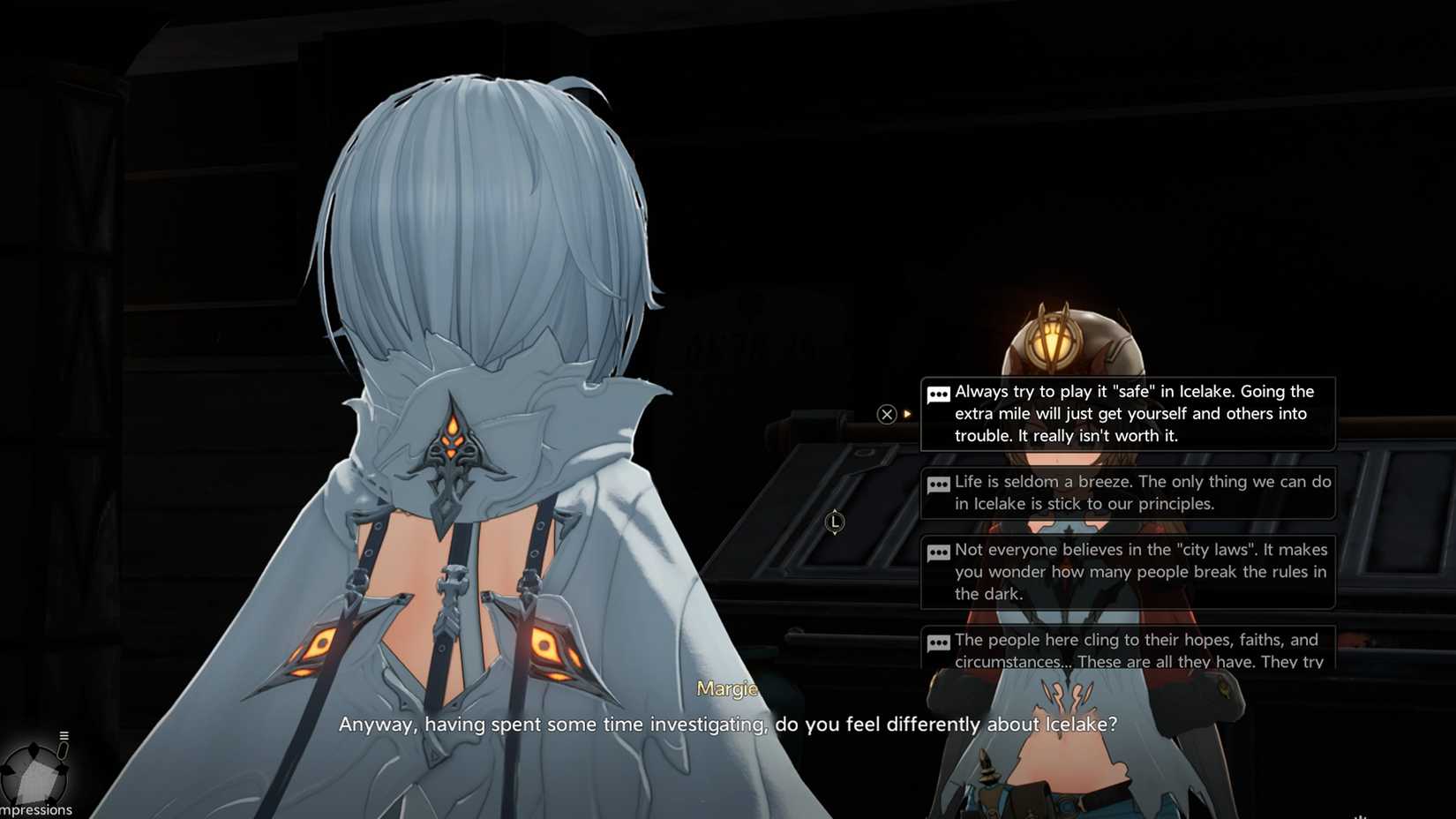Screen dimensions: 1456x819
Task: Click the compass north arrow marker
Action: [33, 748]
